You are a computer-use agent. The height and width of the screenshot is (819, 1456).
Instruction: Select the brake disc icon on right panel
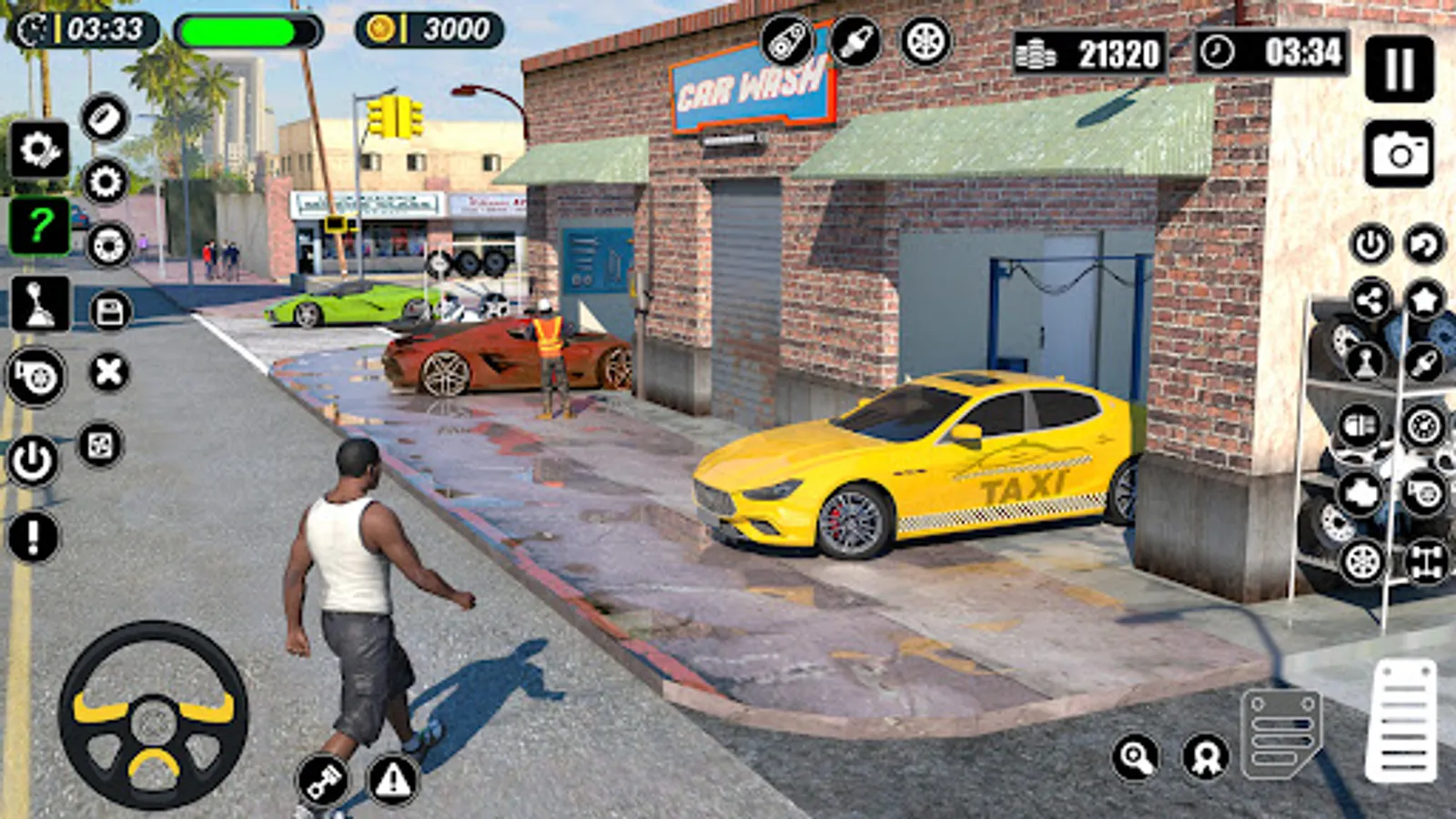point(1421,425)
